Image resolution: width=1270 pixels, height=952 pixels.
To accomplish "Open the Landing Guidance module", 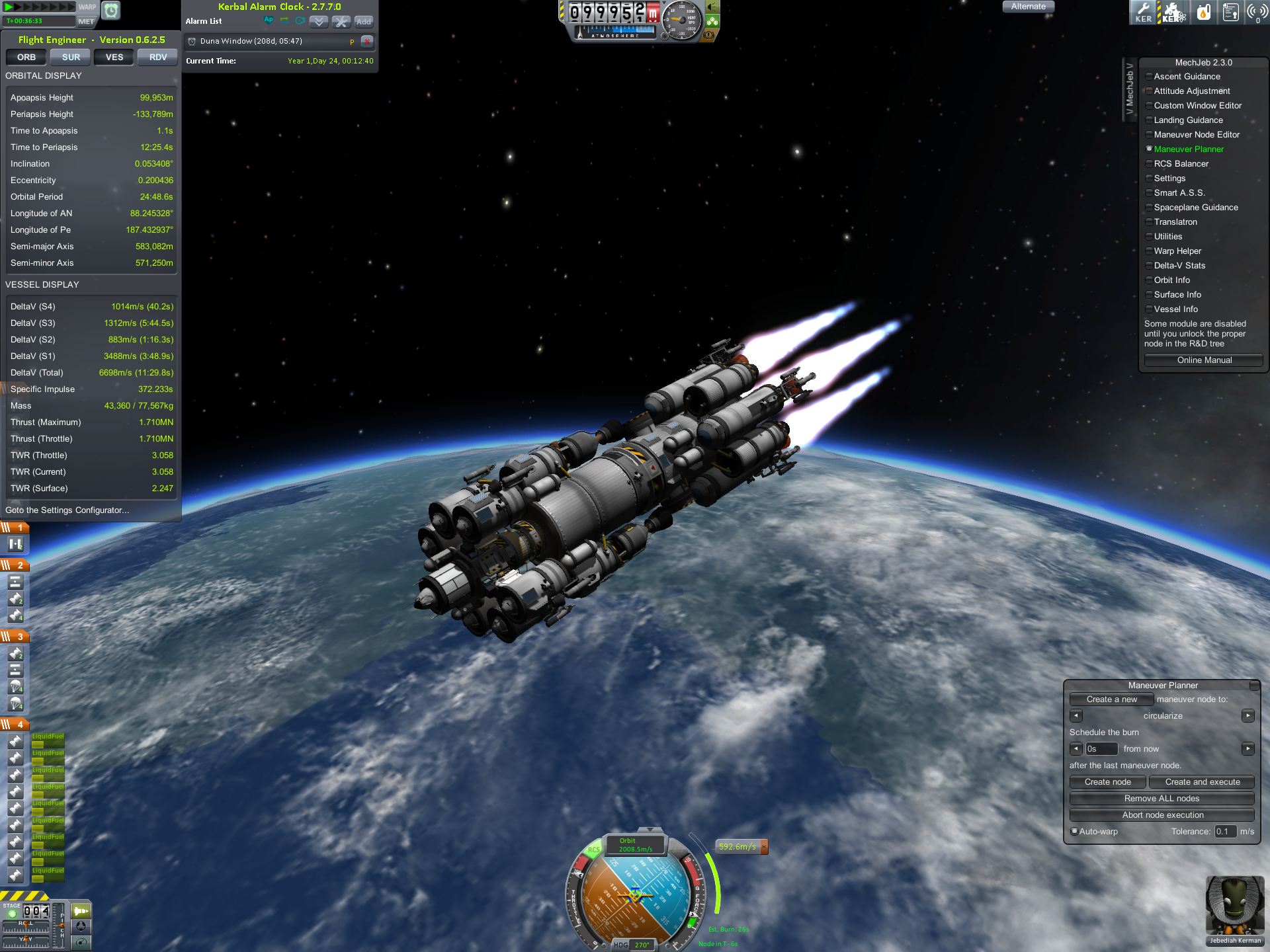I will (x=1188, y=120).
